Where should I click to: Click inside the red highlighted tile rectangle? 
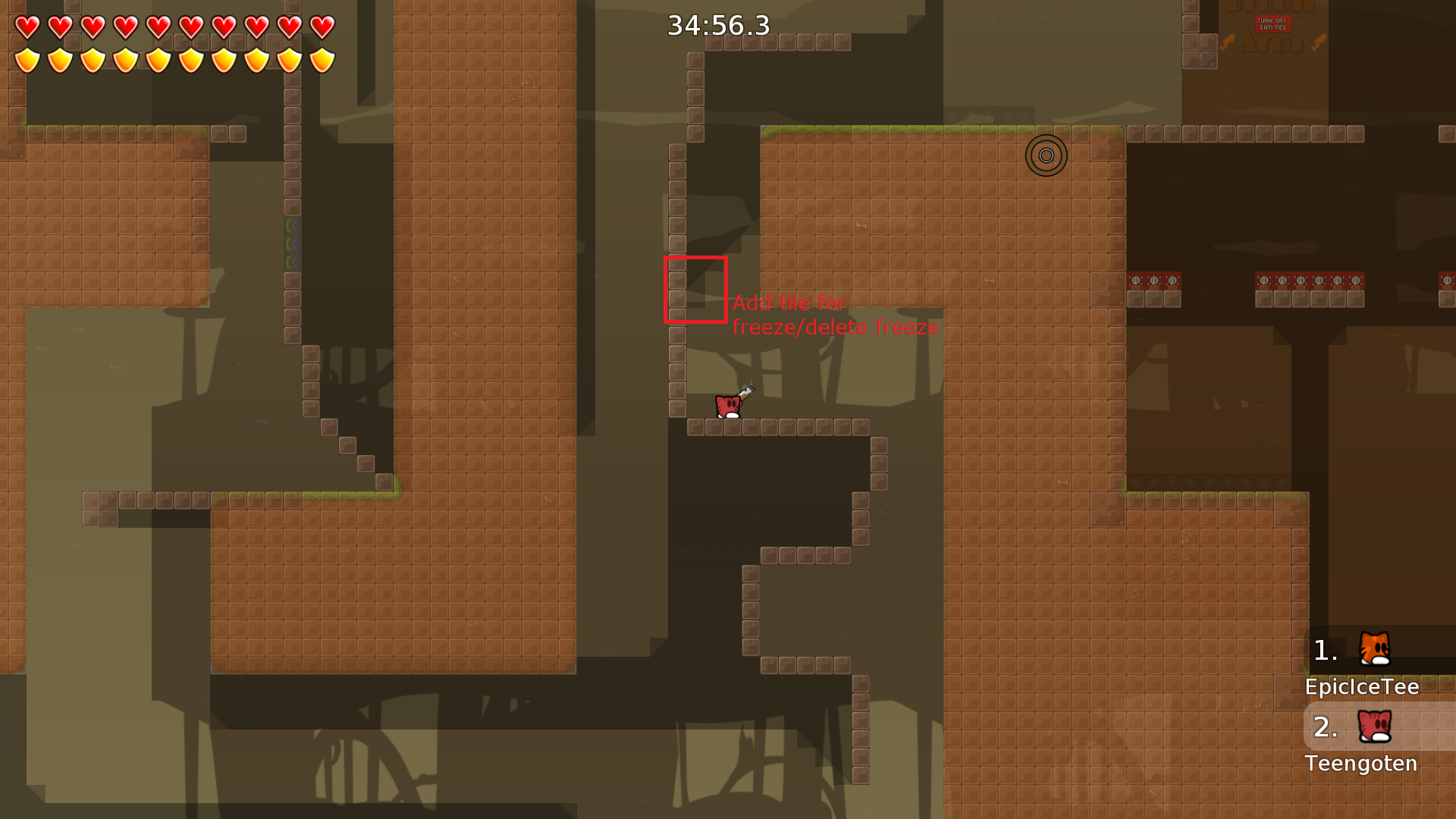pyautogui.click(x=695, y=291)
